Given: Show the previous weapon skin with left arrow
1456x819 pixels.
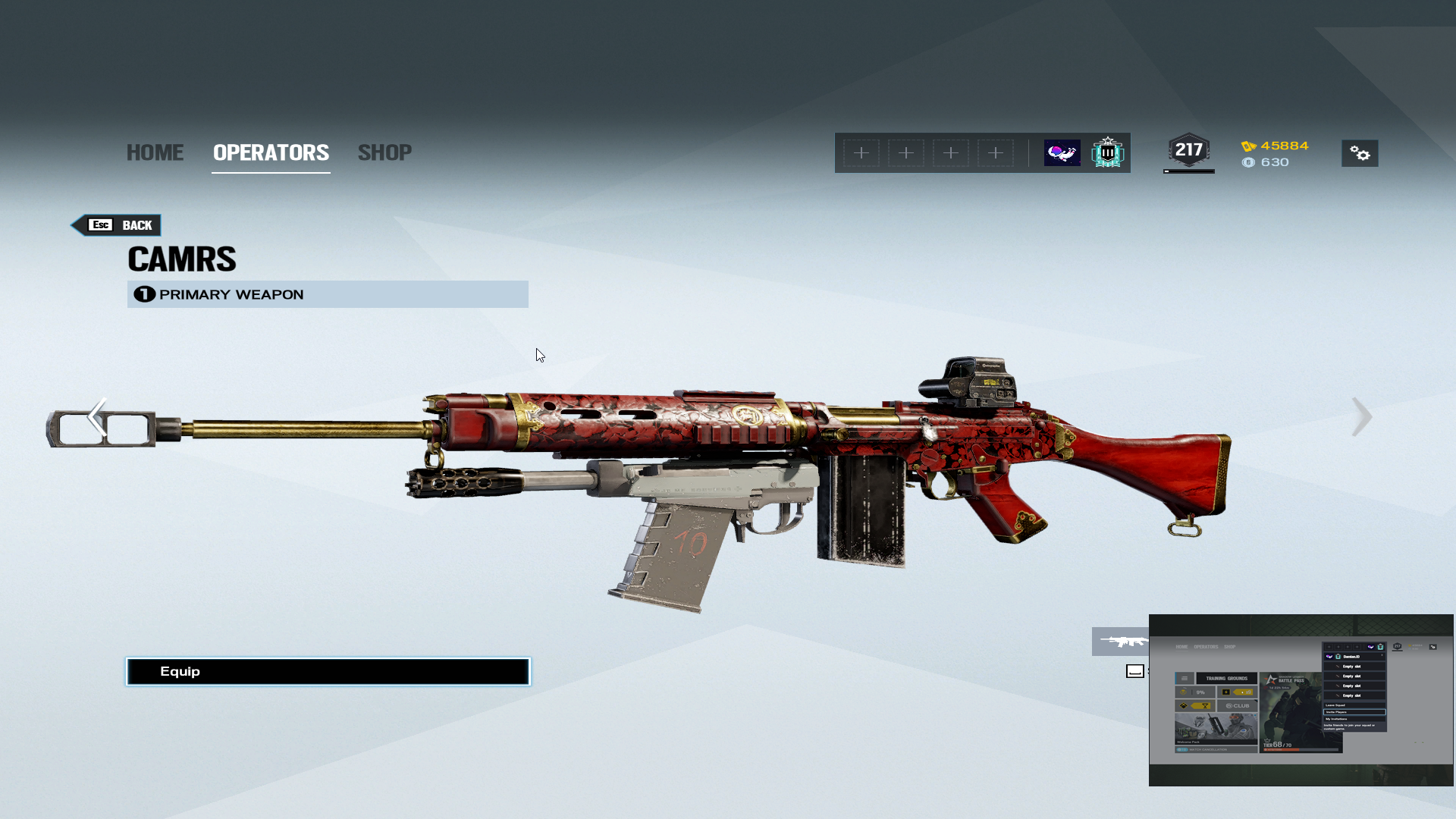Looking at the screenshot, I should (97, 416).
